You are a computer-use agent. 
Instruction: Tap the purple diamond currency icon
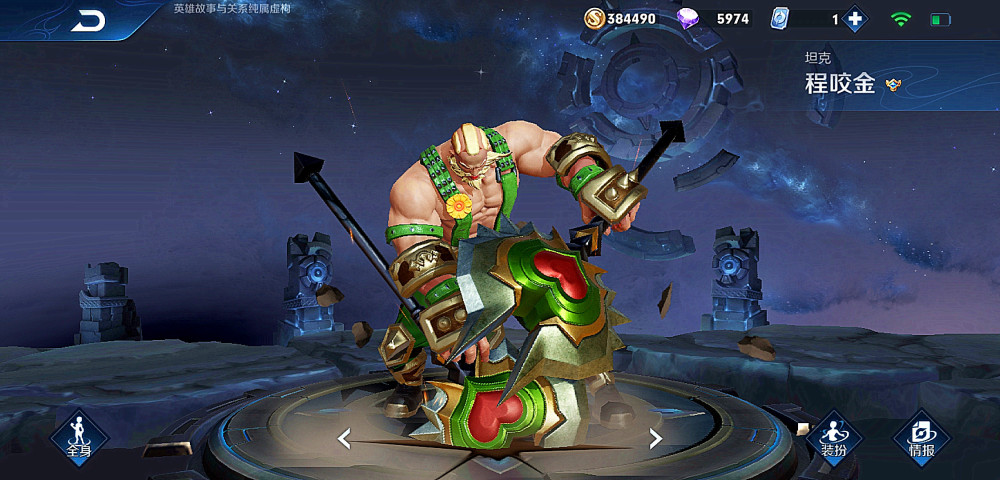click(x=689, y=19)
